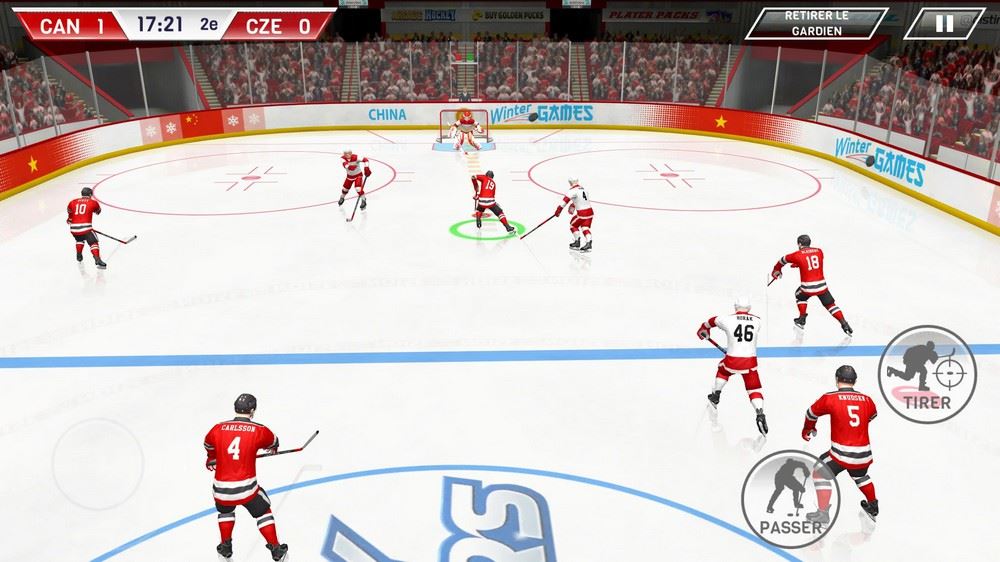Shoot the puck with Tirer

pos(927,373)
